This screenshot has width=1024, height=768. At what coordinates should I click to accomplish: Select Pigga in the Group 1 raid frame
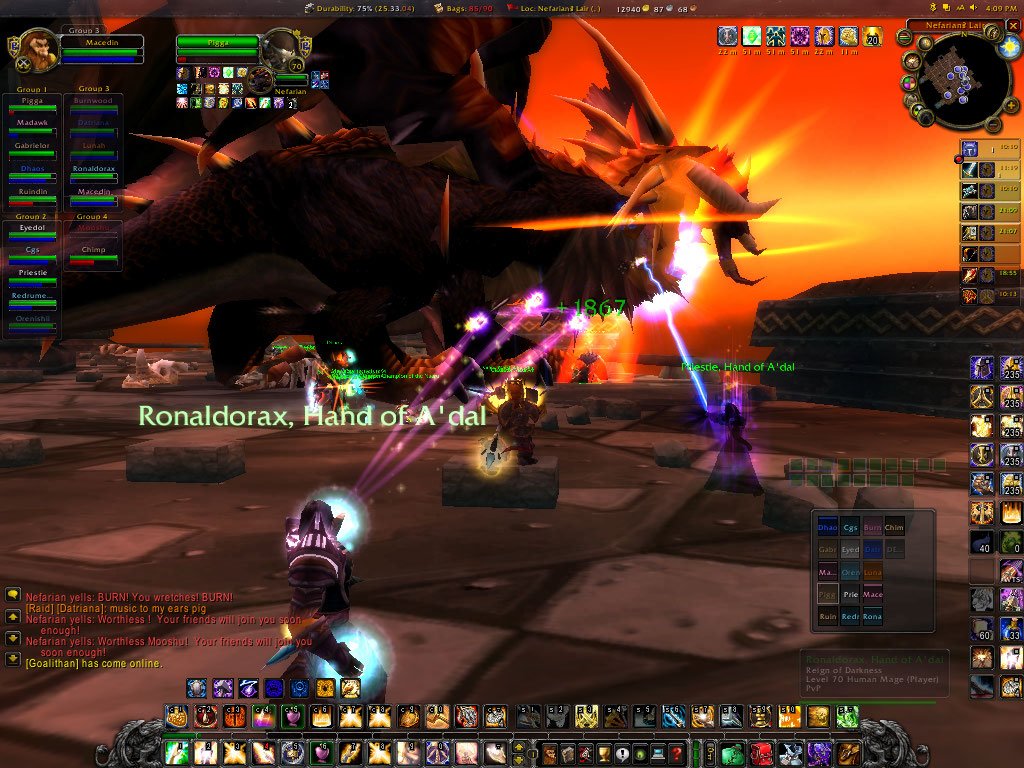[31, 104]
